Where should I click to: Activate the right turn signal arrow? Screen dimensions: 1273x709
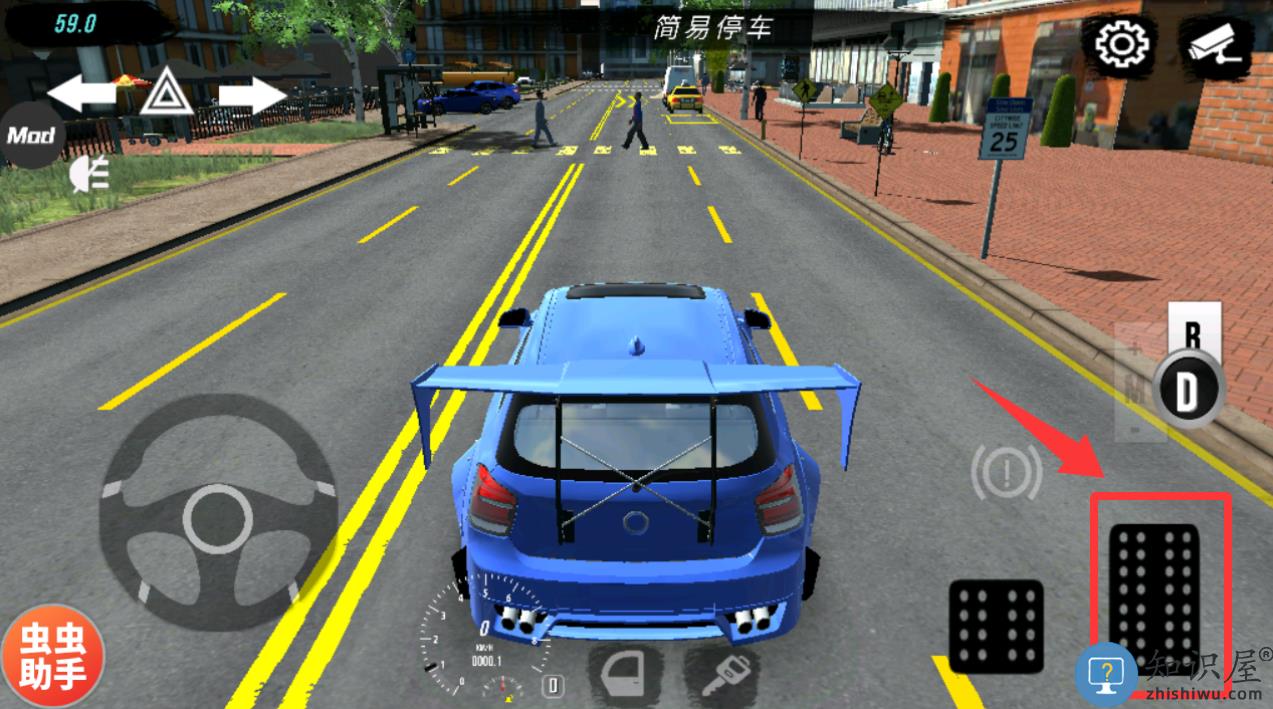coord(252,95)
